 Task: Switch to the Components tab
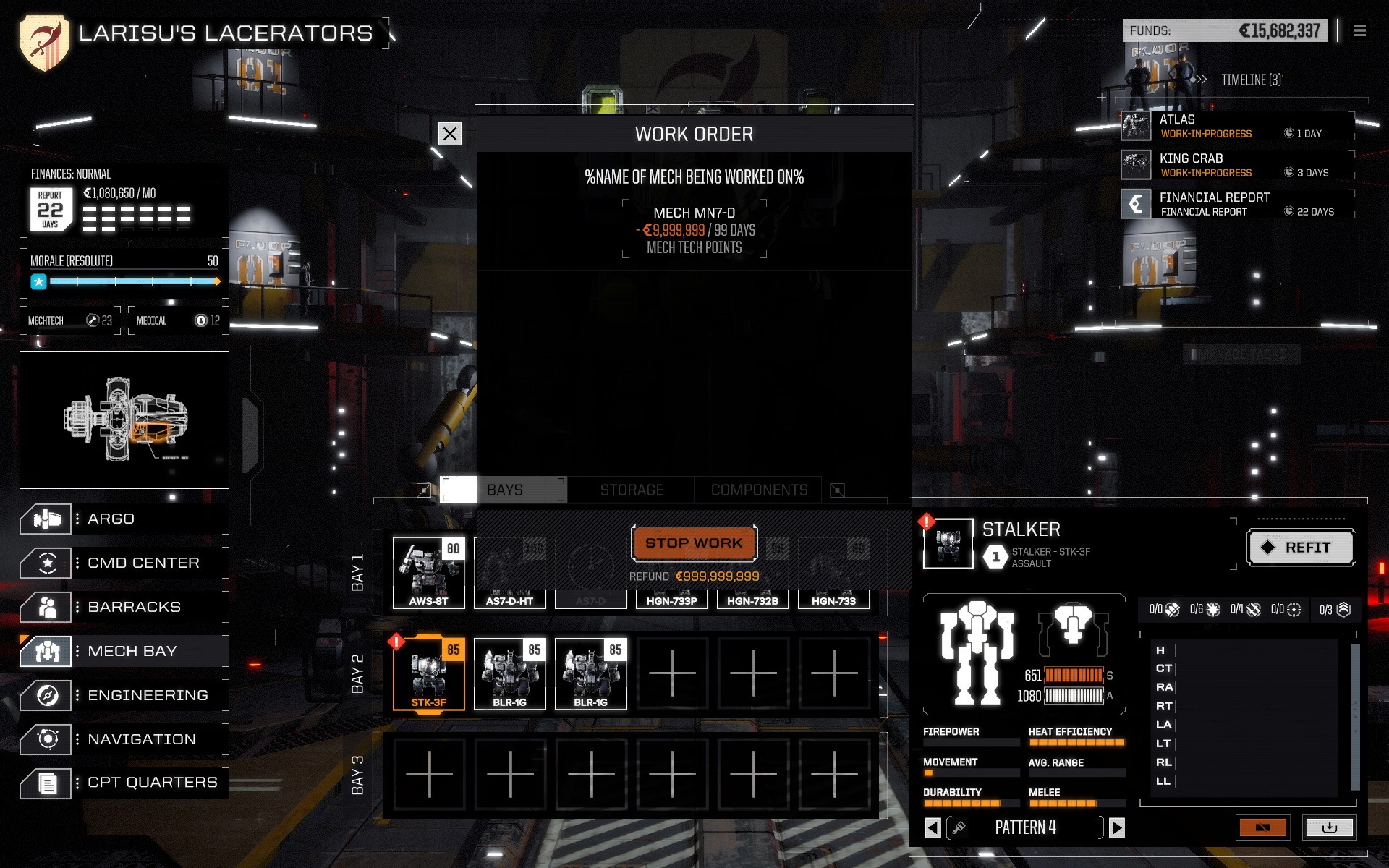pos(758,490)
